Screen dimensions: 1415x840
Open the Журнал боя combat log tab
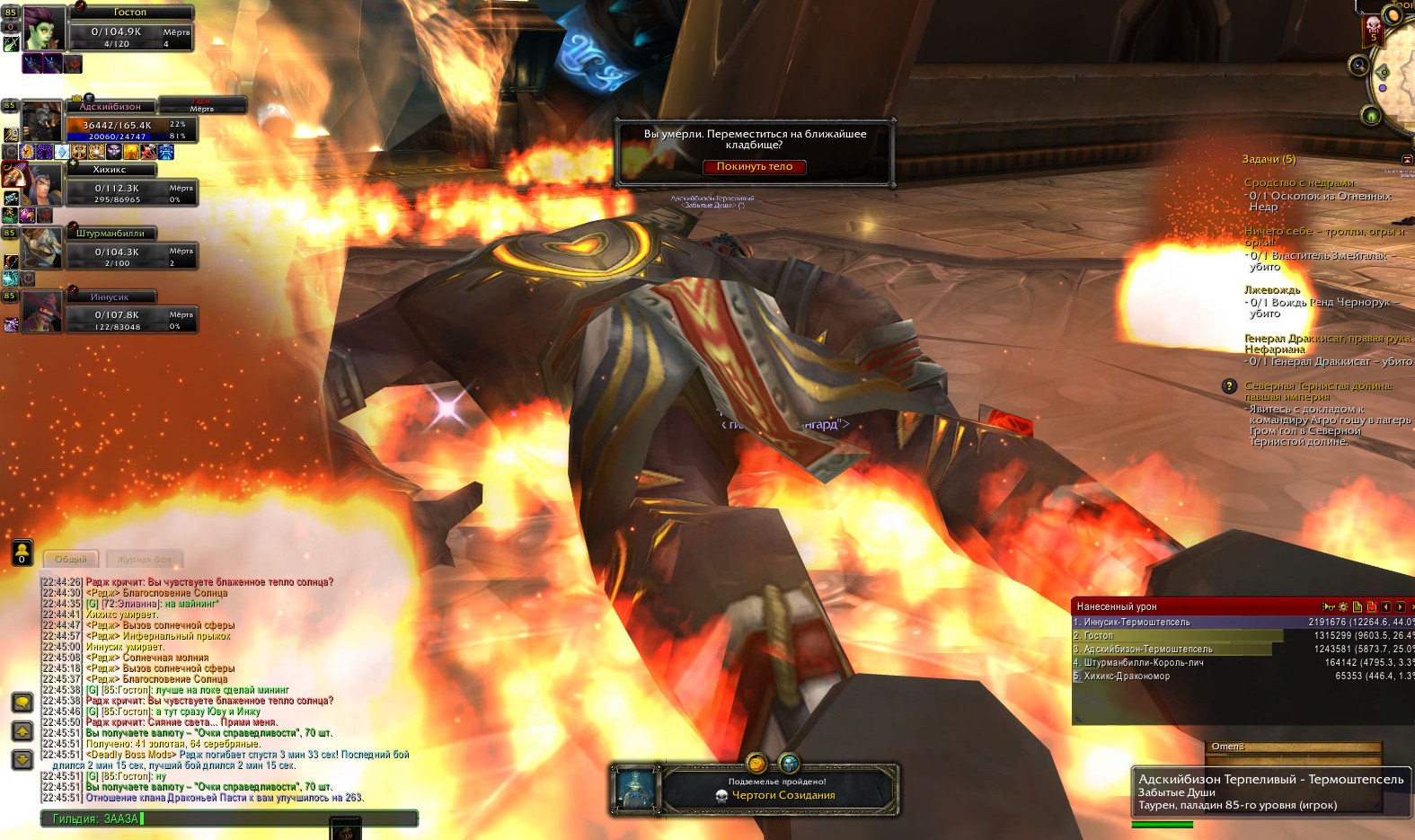click(144, 560)
